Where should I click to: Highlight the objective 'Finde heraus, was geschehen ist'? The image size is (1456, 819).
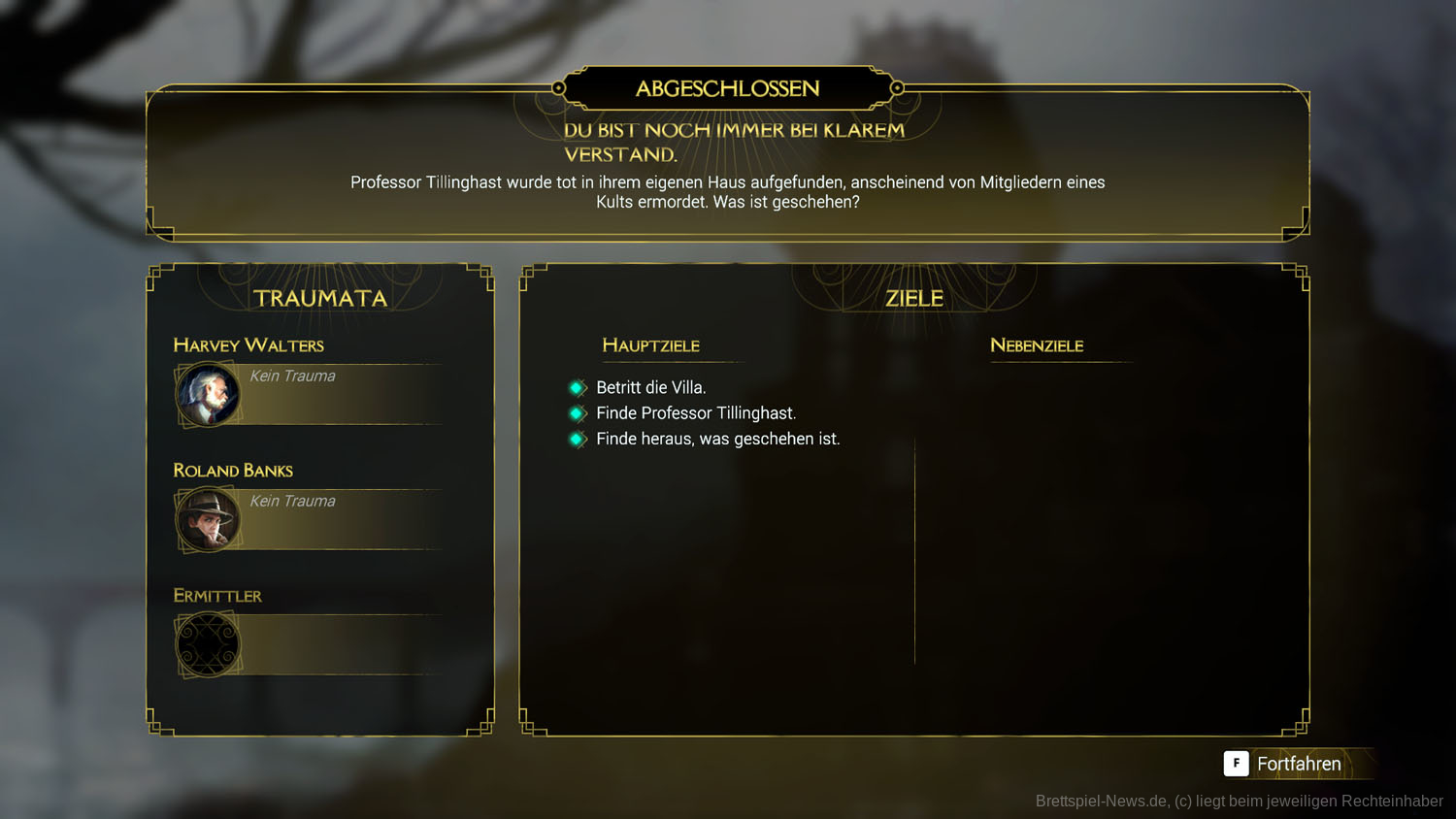point(717,439)
